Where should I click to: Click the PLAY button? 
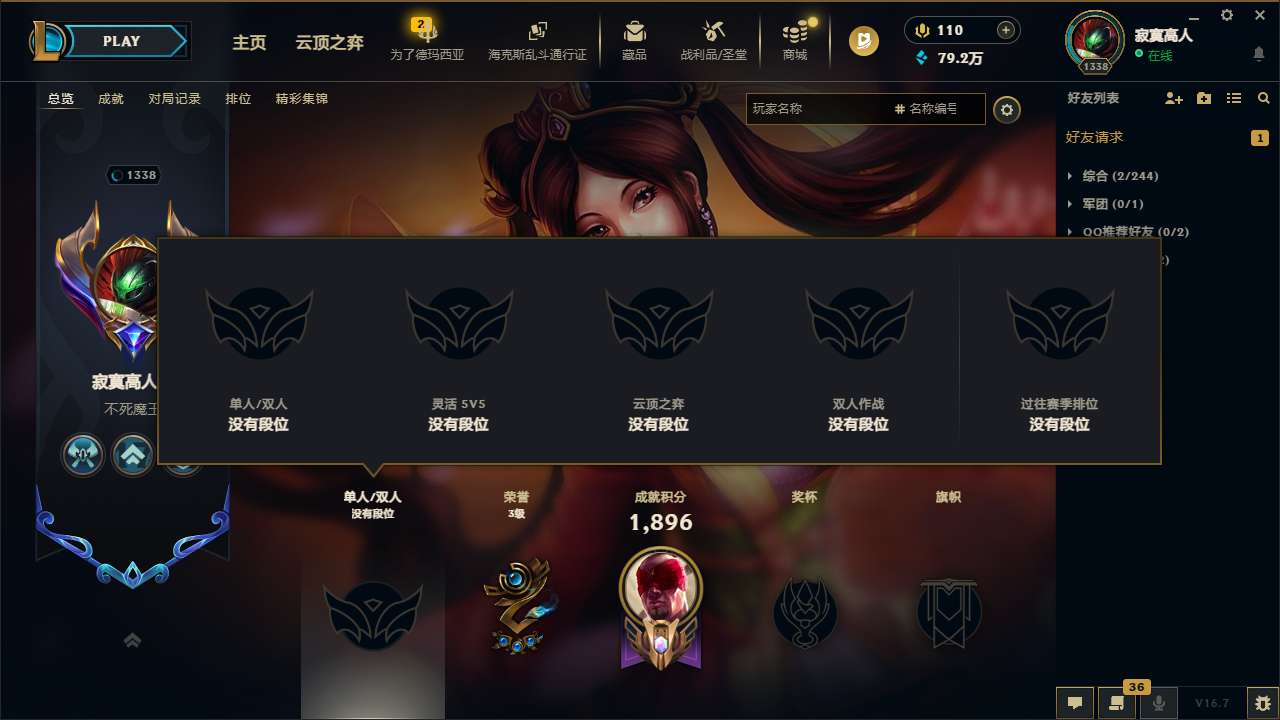(x=122, y=41)
